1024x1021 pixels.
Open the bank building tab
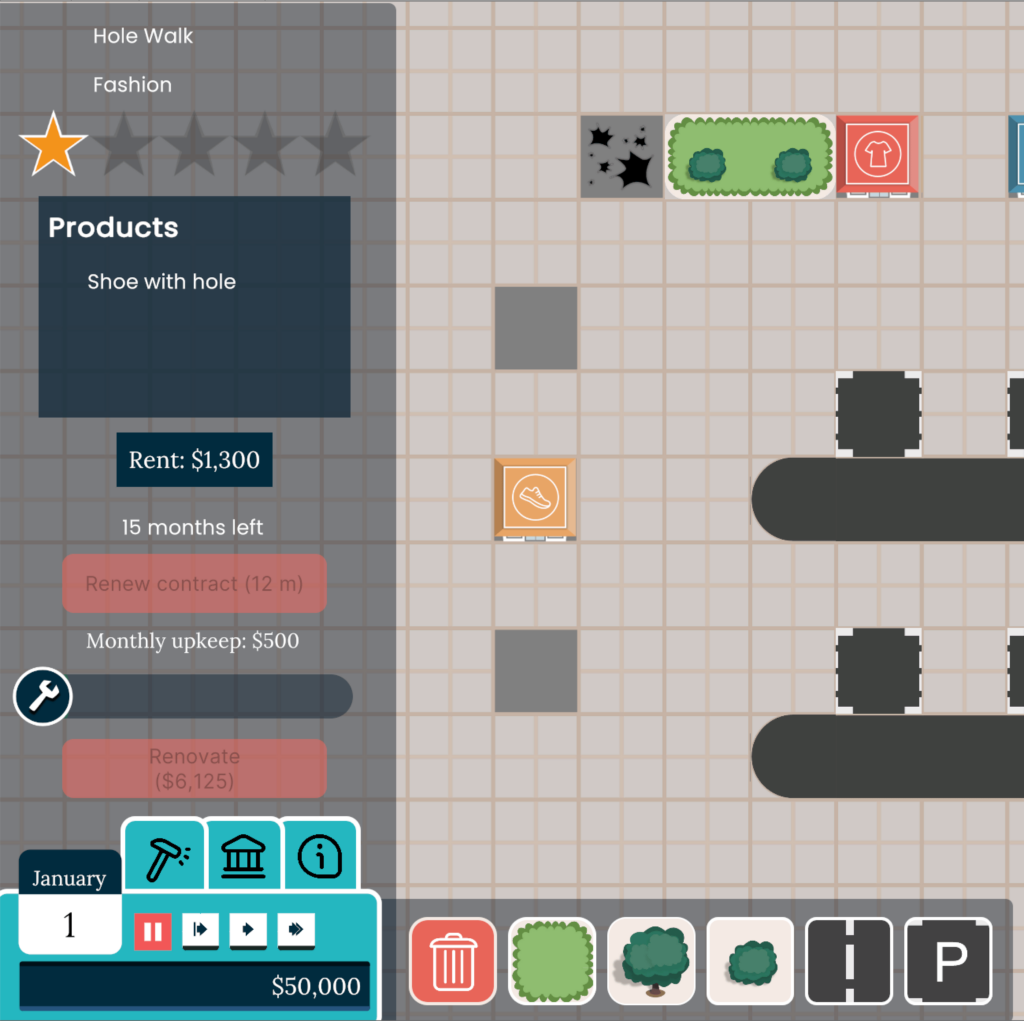[x=243, y=856]
